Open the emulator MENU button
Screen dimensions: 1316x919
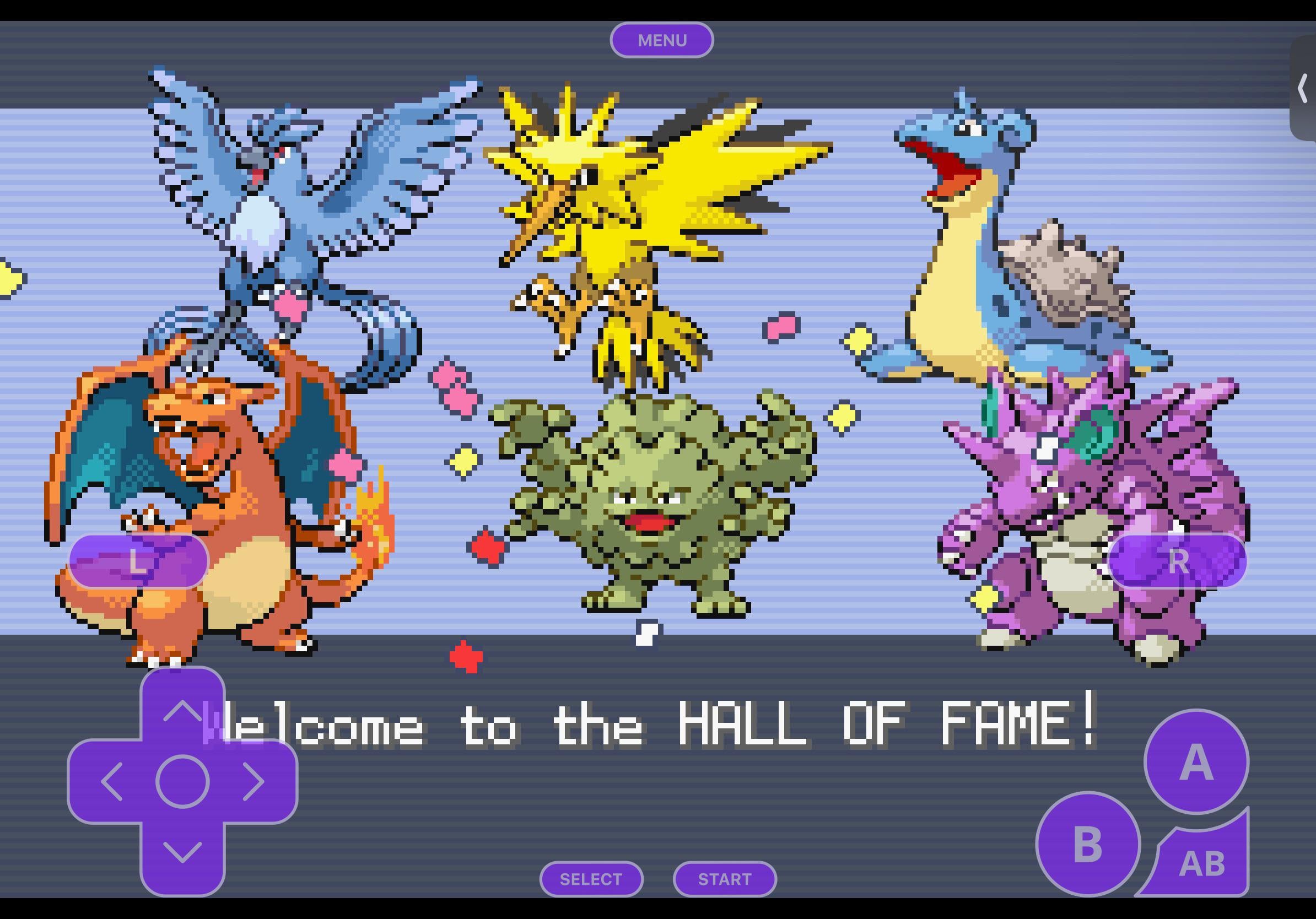point(661,40)
